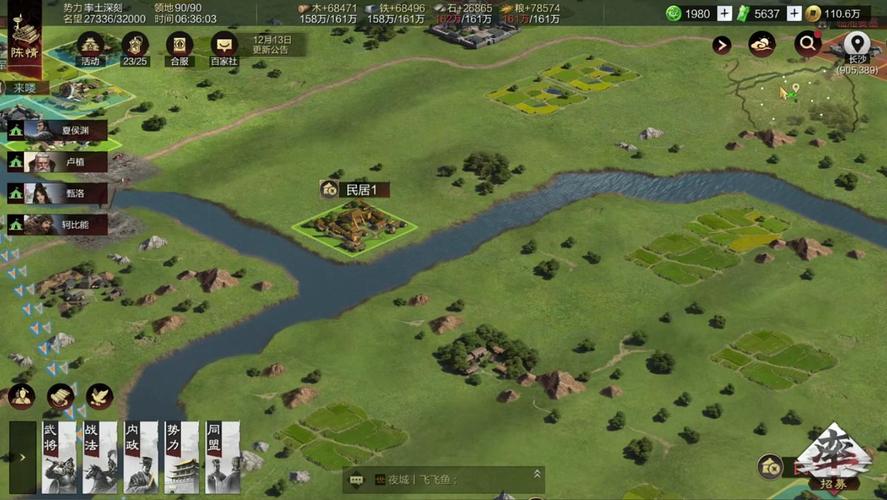Open the 内政 internal affairs card

tap(141, 457)
